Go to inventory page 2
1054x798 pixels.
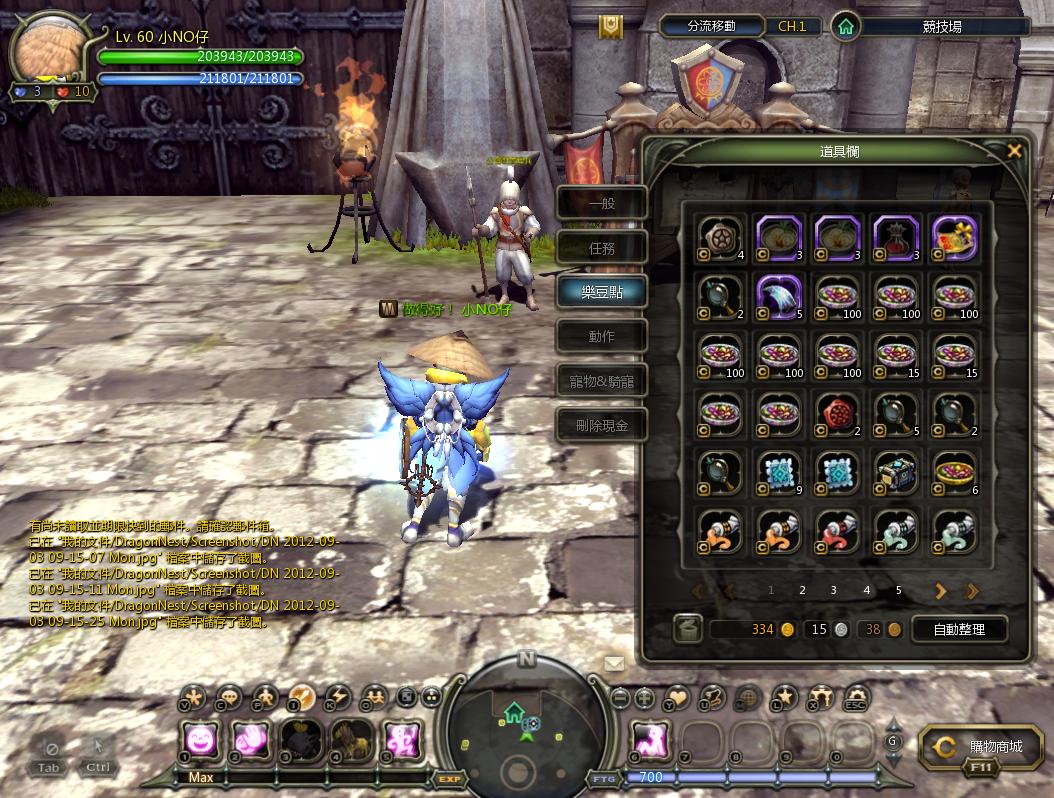(802, 591)
